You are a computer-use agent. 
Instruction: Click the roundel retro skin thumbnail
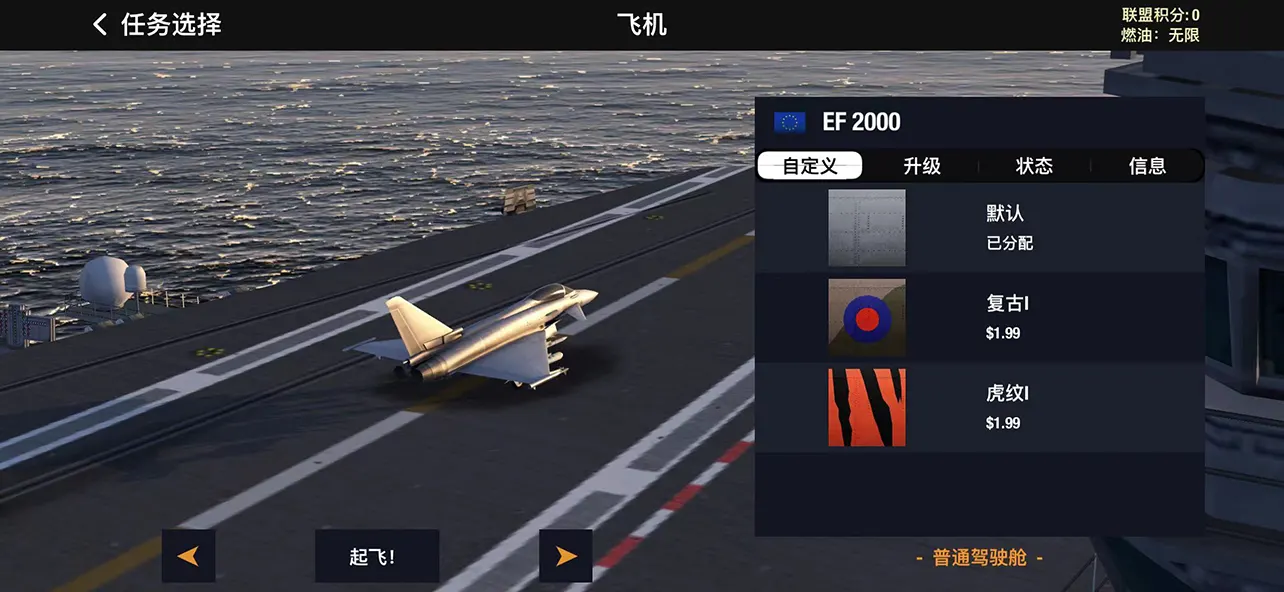pyautogui.click(x=867, y=317)
